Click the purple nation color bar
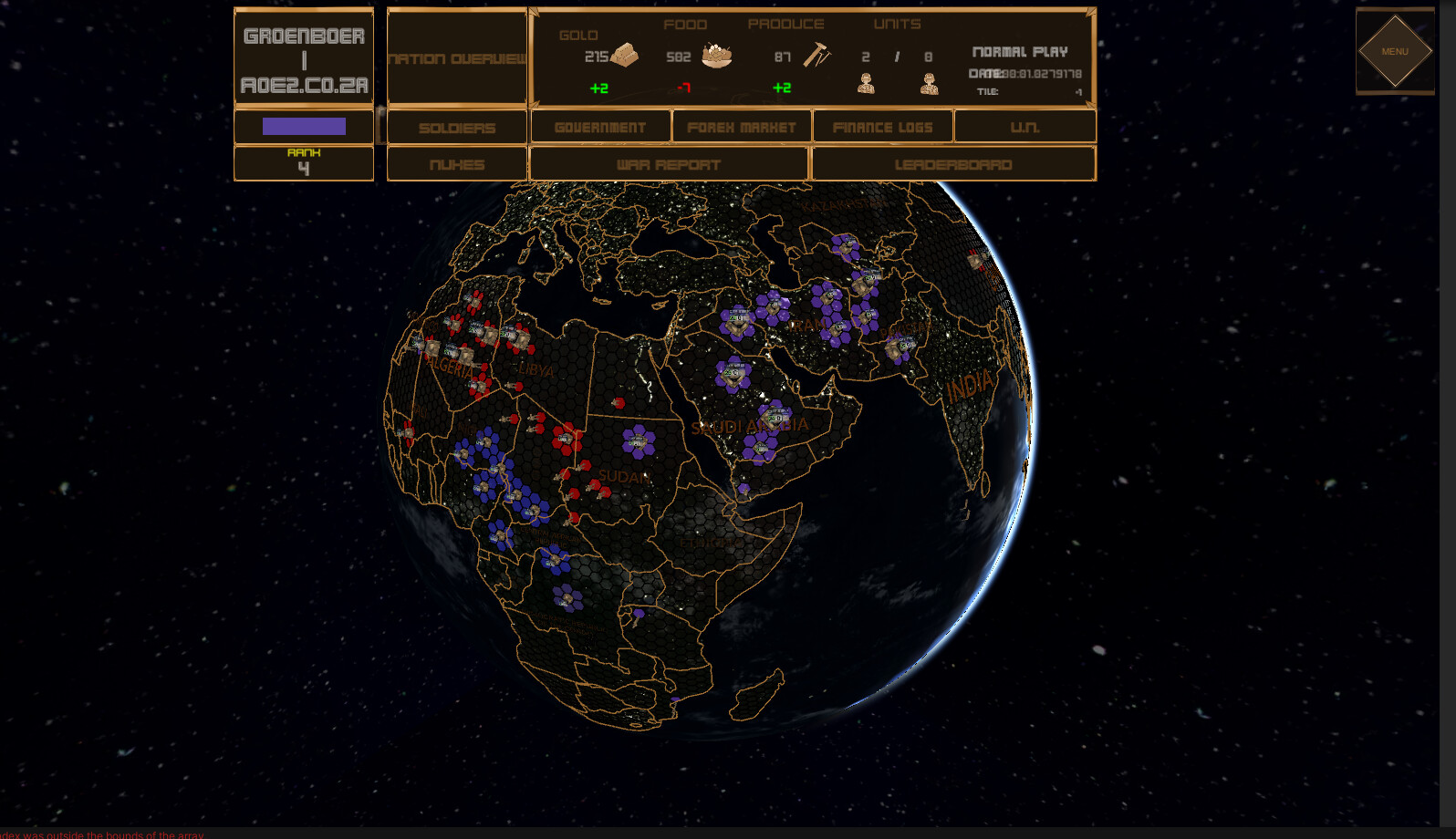The width and height of the screenshot is (1456, 839). 303,126
